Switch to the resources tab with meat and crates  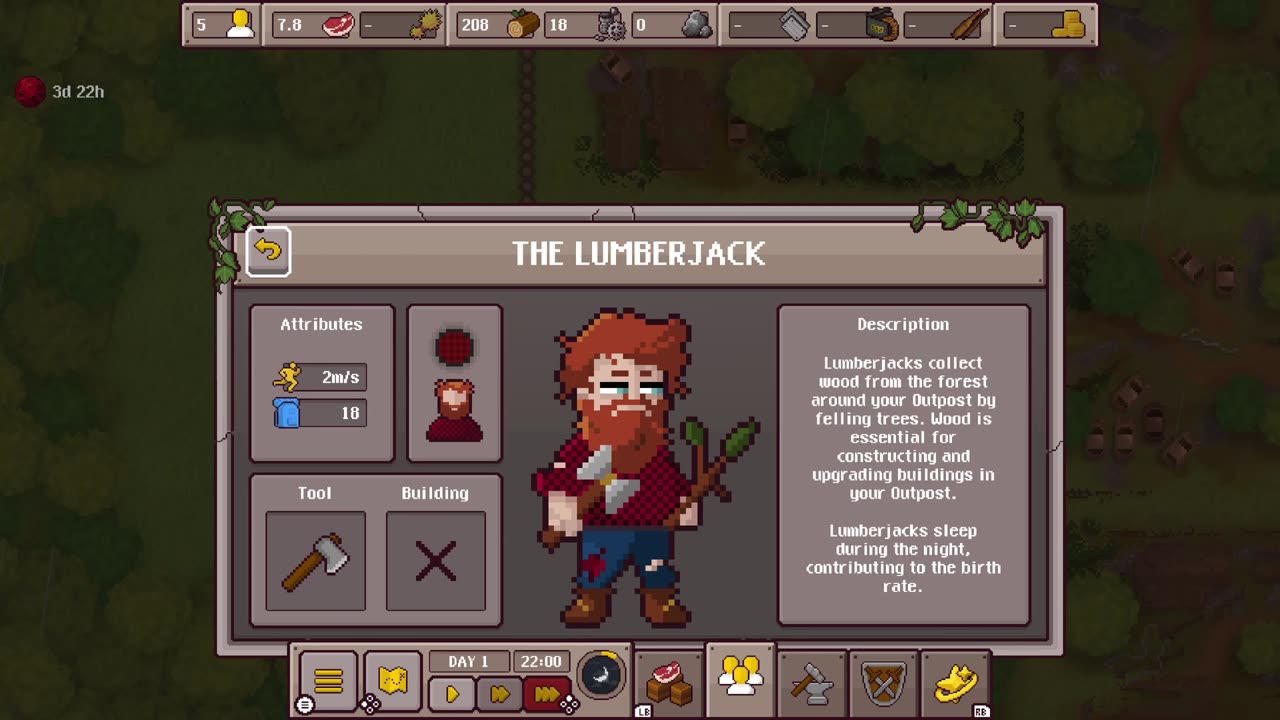[x=669, y=683]
